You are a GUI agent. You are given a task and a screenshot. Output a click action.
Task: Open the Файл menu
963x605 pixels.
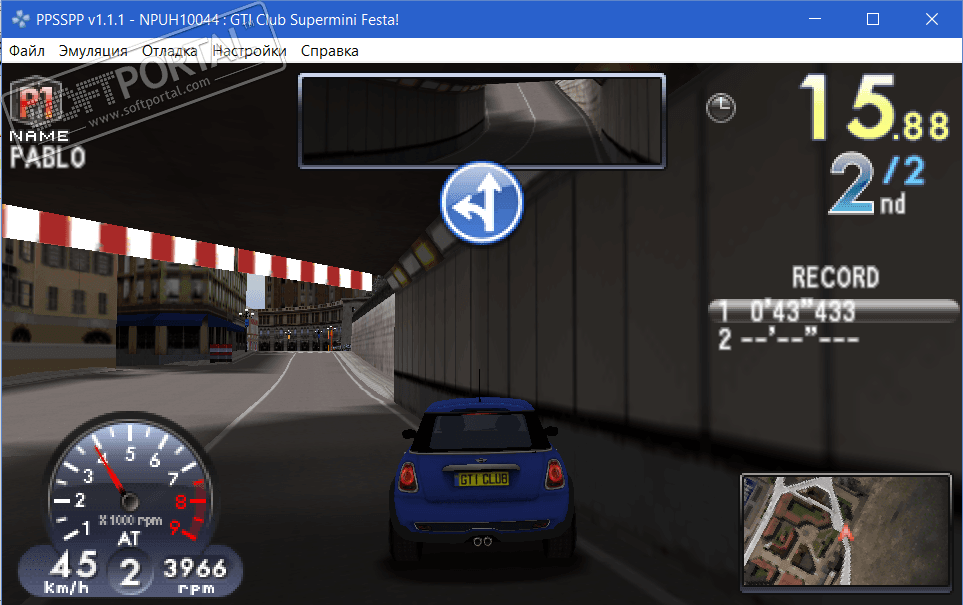tap(25, 51)
